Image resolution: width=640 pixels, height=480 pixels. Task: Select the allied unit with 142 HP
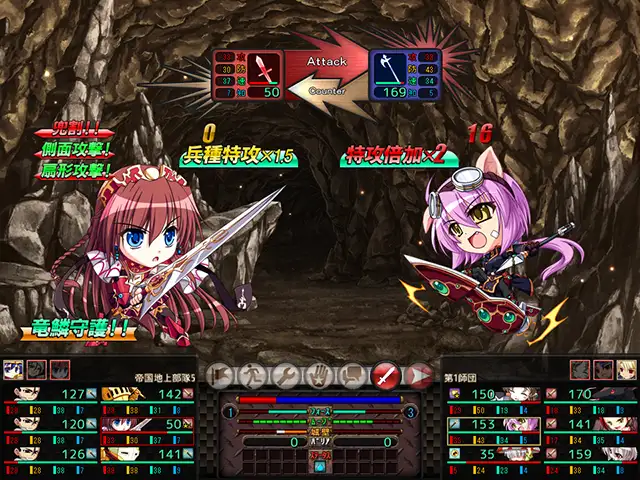click(148, 394)
